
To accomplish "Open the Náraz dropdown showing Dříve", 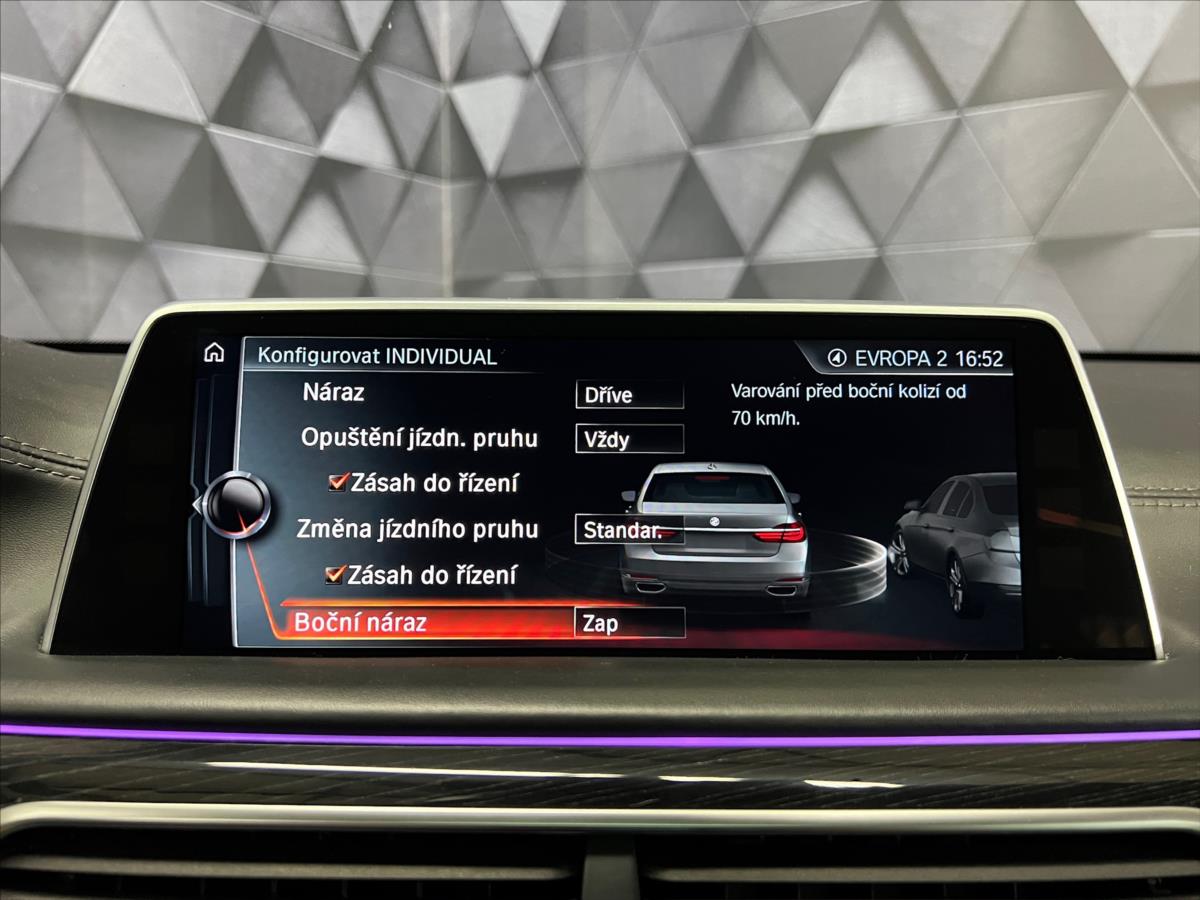I will (x=629, y=395).
